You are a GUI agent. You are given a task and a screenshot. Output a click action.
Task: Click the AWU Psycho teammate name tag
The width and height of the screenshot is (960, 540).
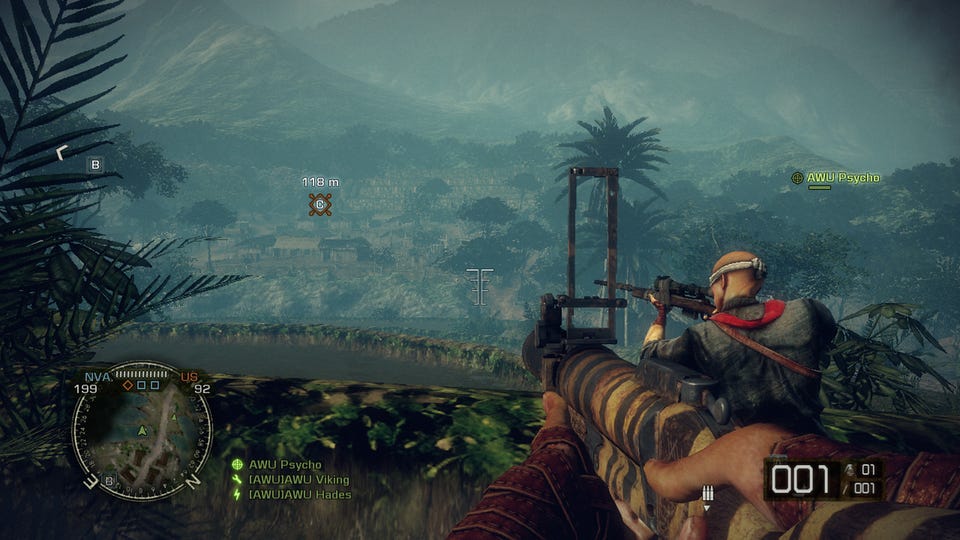pos(842,178)
